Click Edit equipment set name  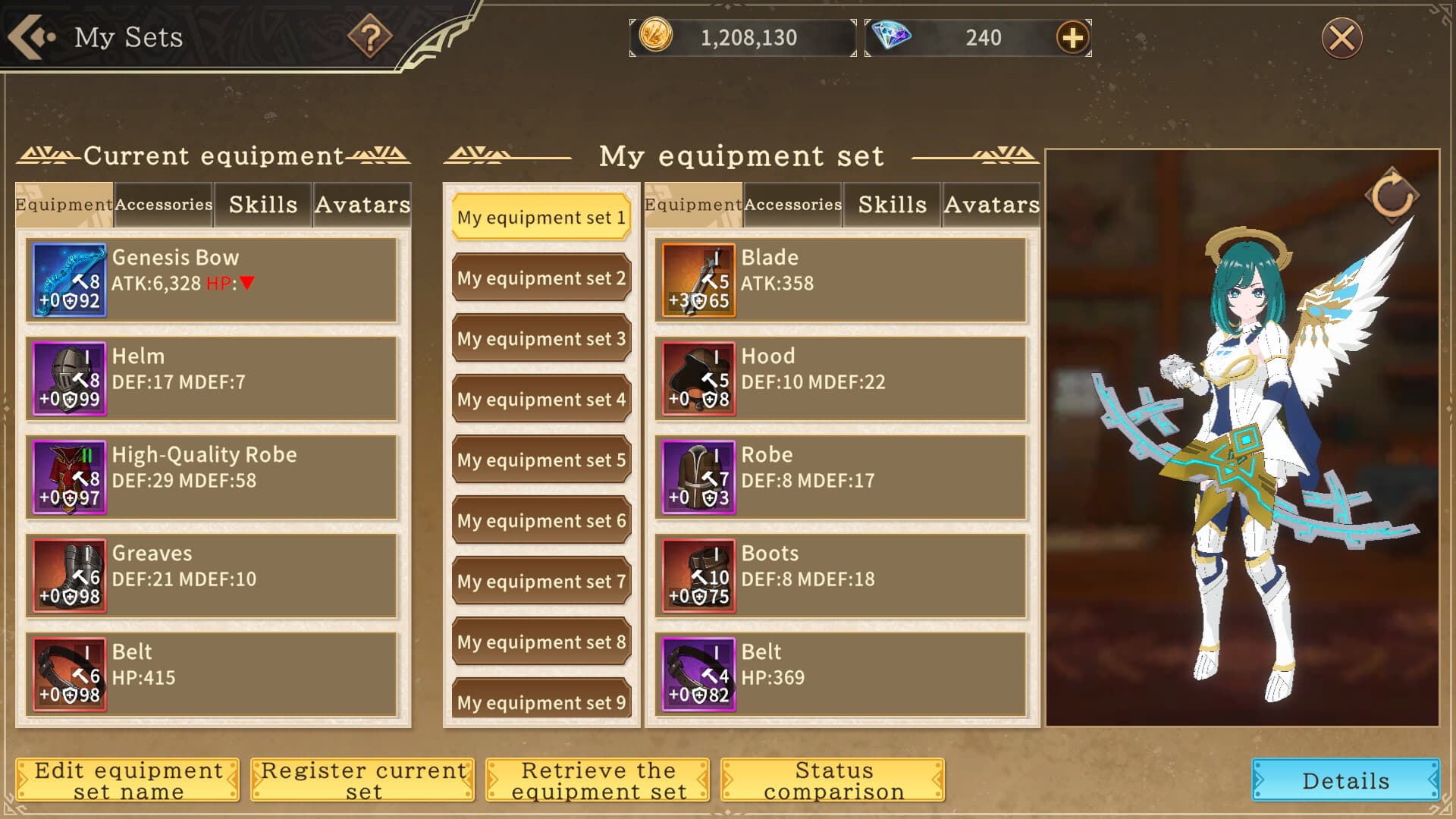point(128,780)
